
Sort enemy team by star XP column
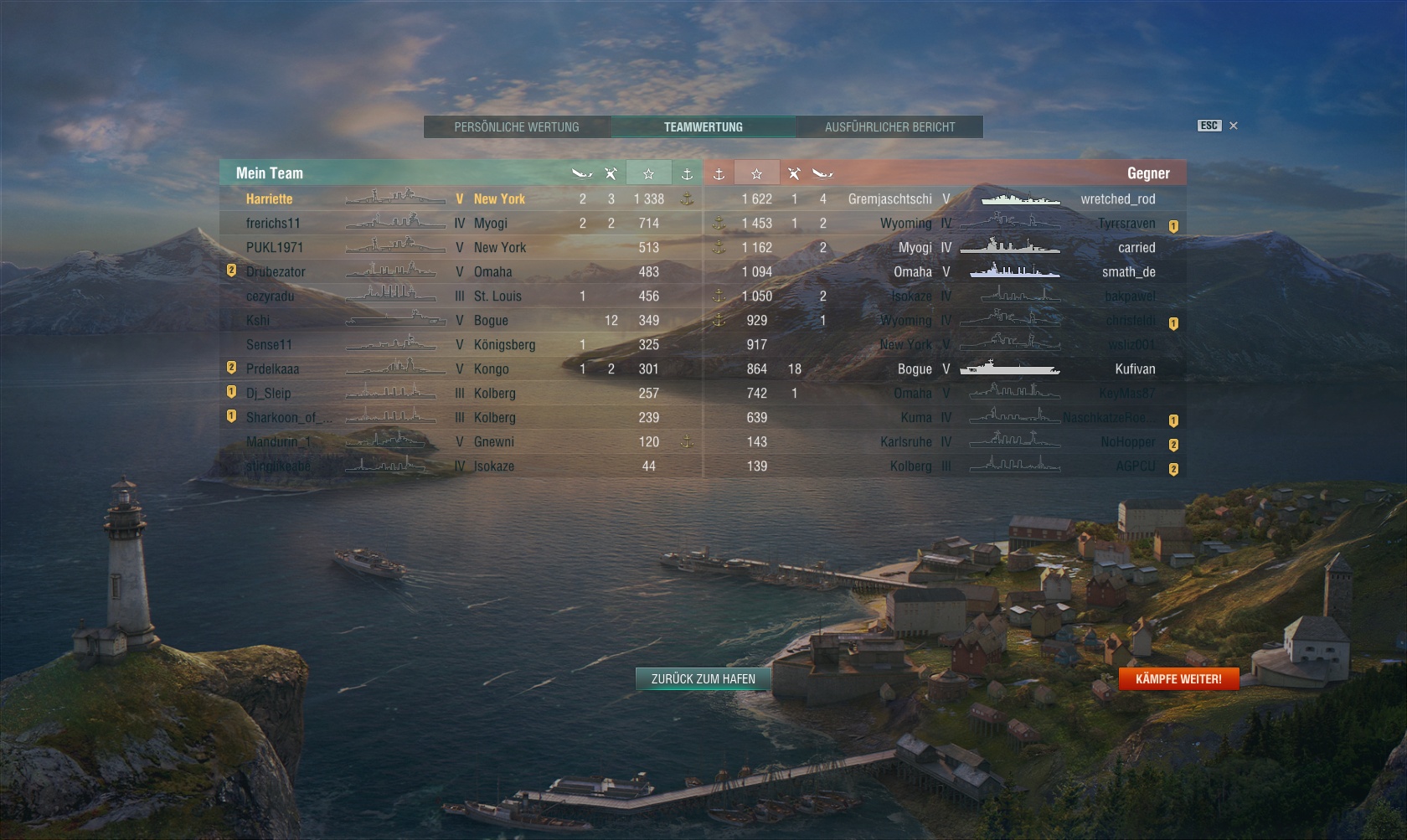[x=756, y=173]
